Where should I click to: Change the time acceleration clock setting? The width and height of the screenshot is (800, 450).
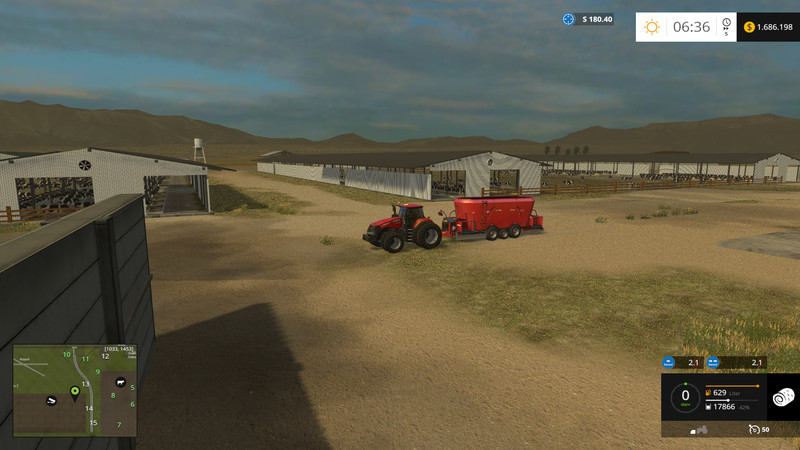[727, 27]
